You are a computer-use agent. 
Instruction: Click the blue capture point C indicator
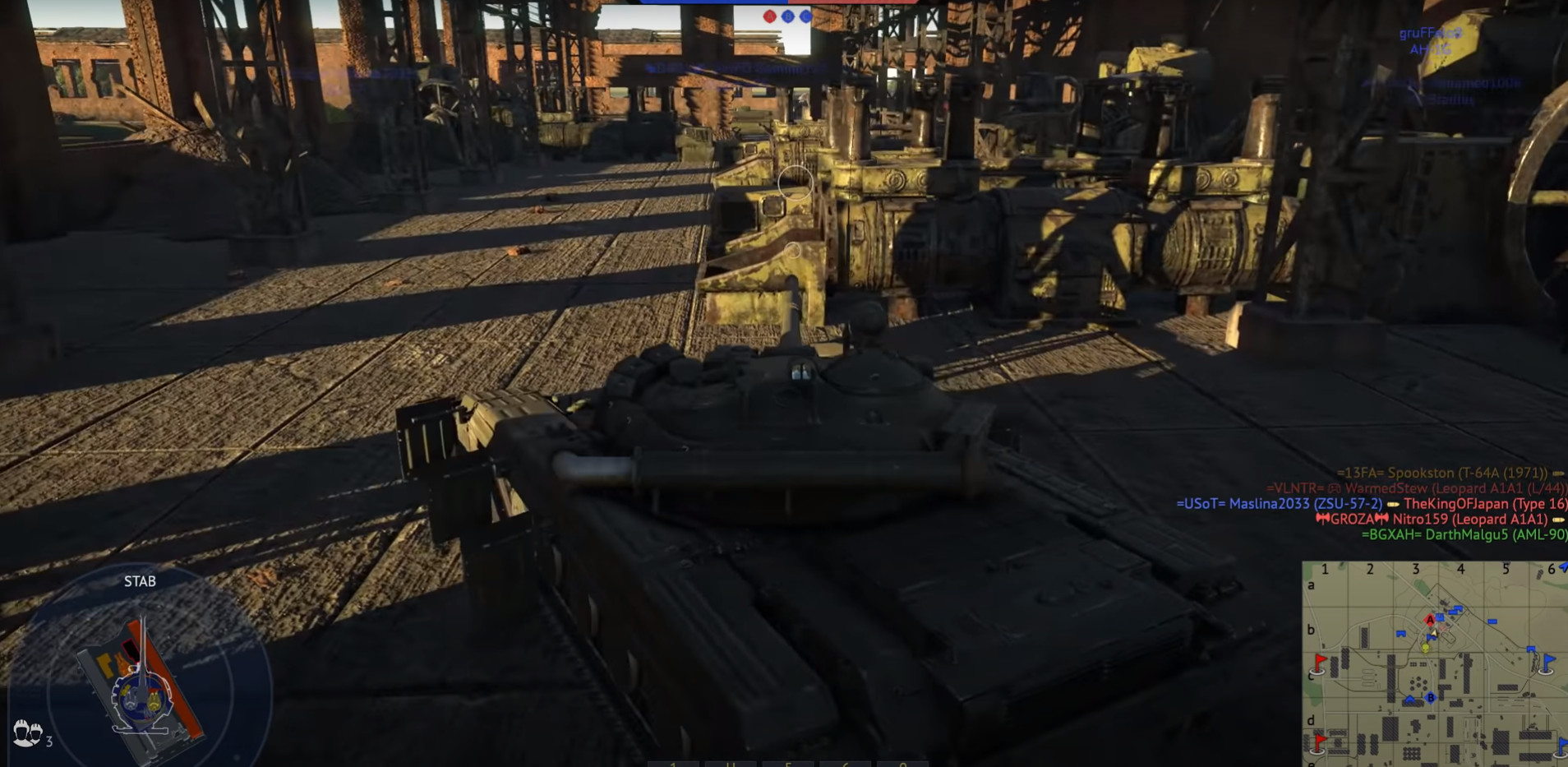(x=805, y=16)
